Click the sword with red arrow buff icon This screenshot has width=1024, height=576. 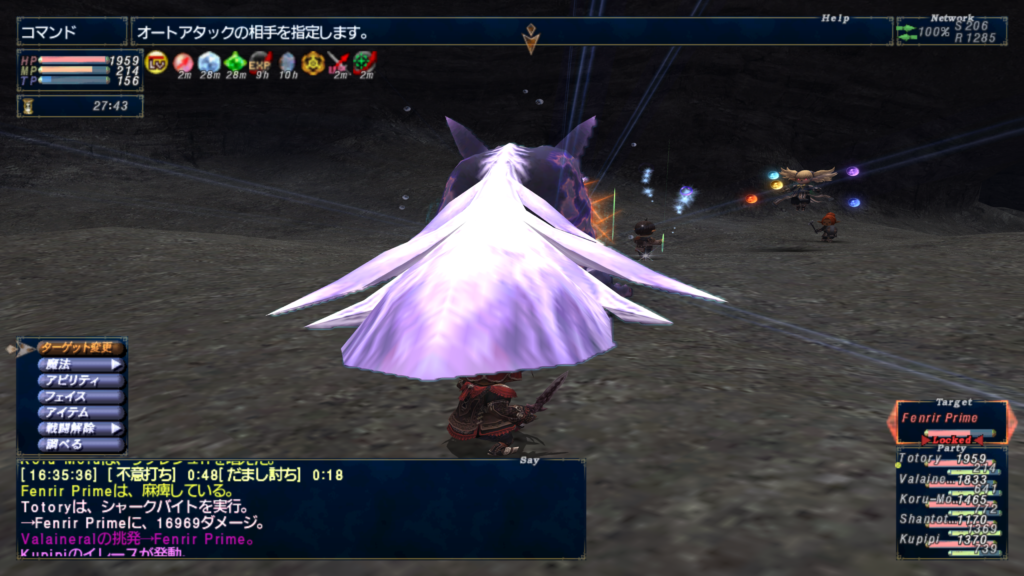click(339, 62)
